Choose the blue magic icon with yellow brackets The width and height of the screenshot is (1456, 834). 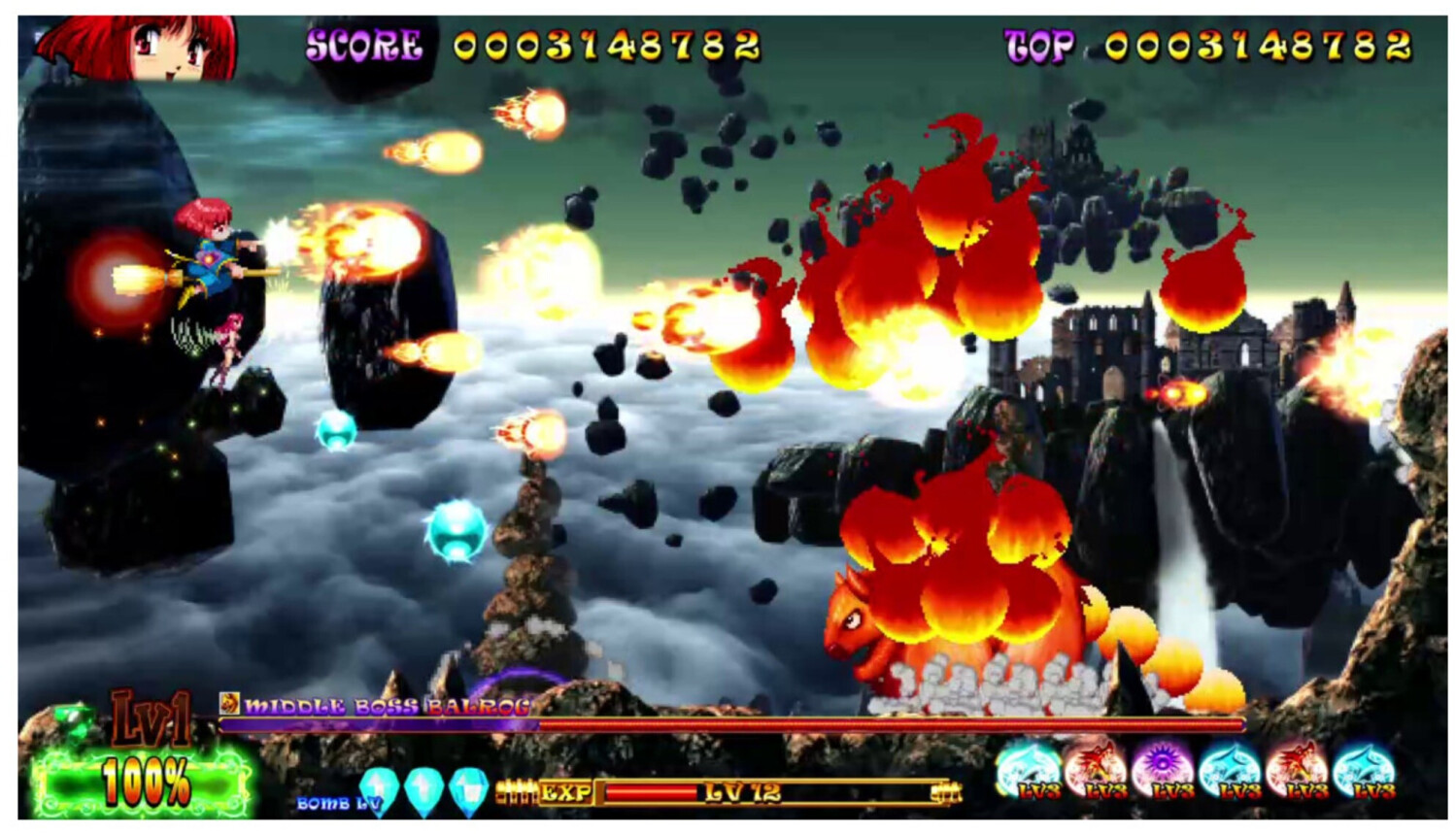(1028, 768)
